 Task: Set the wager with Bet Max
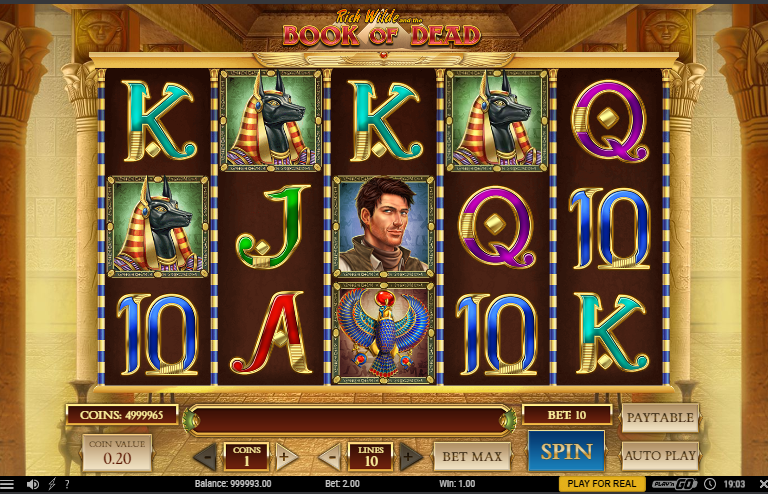[471, 457]
